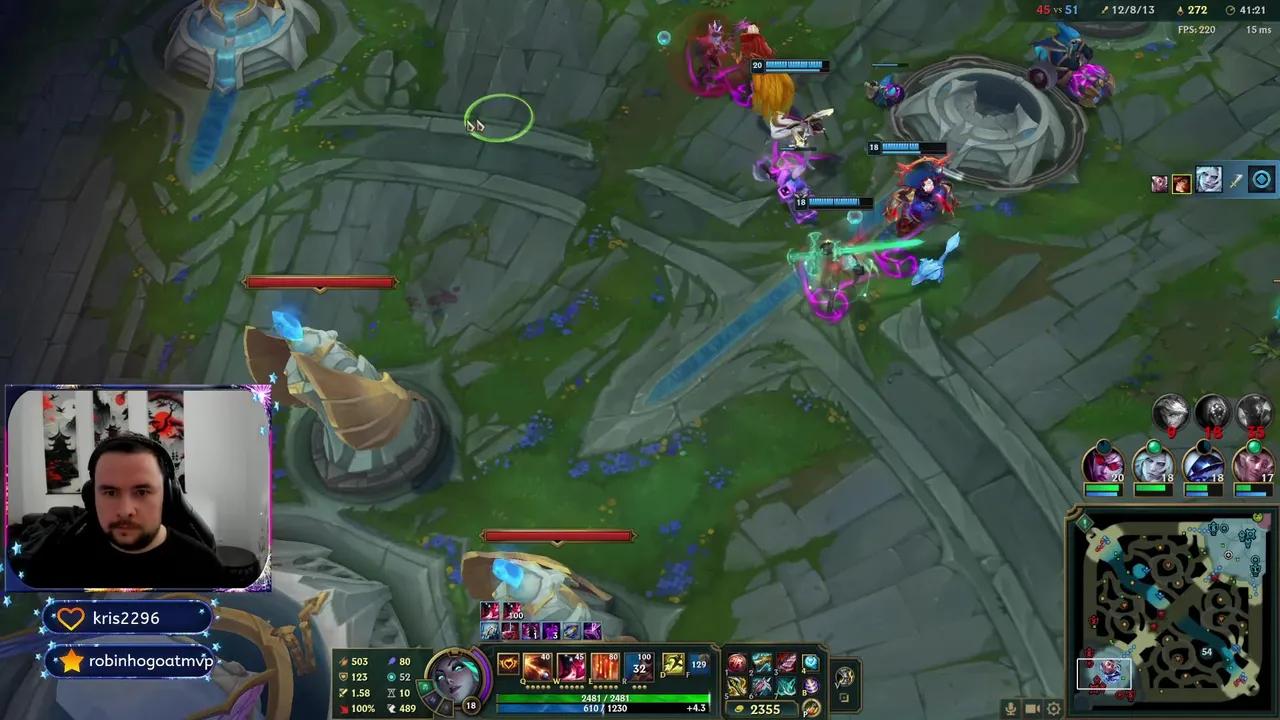
Task: Toggle the camera lock square beside the item panel
Action: tap(845, 696)
